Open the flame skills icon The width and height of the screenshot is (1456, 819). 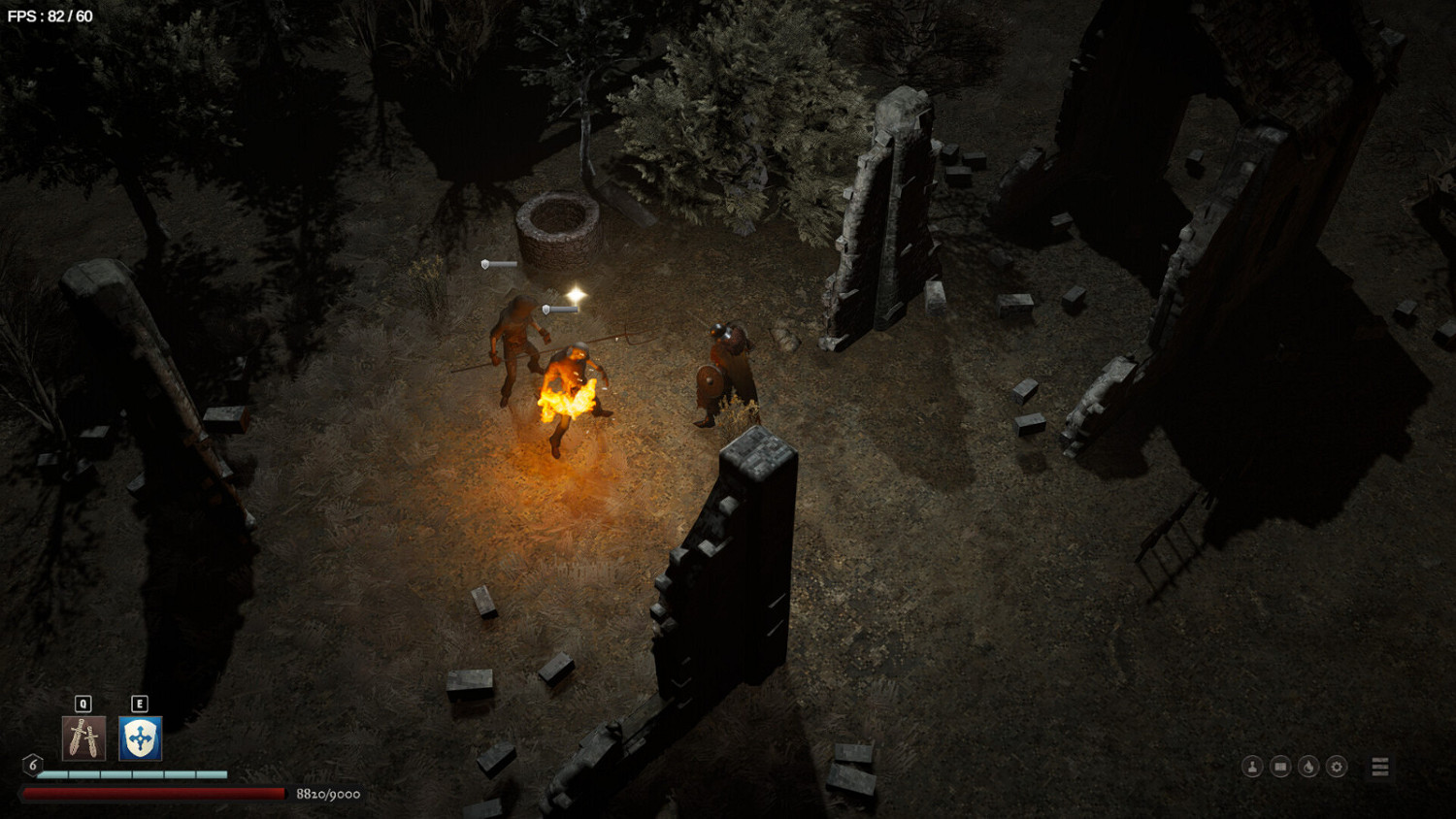1307,766
